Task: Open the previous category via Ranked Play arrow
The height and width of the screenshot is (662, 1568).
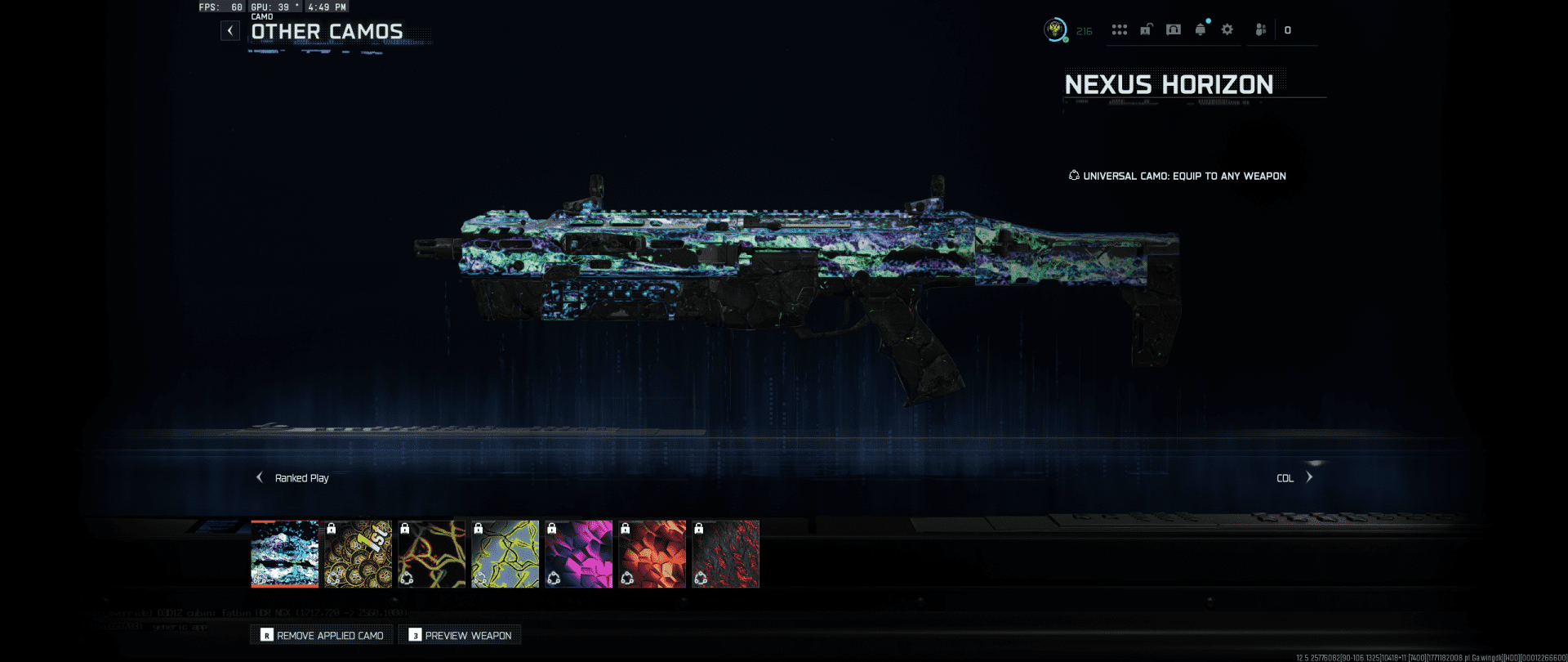Action: pyautogui.click(x=259, y=476)
